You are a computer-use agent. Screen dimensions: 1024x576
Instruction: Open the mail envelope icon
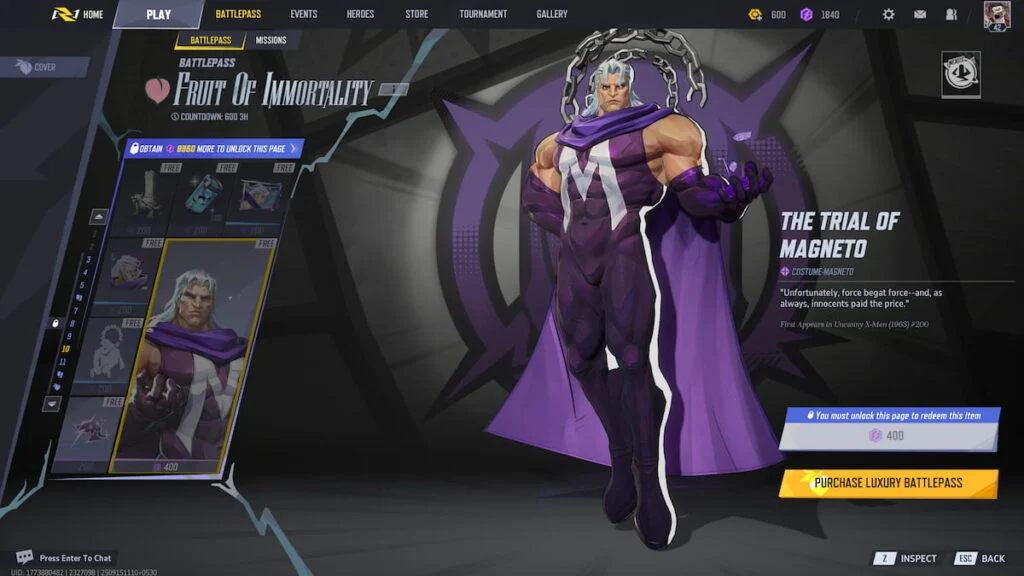(x=920, y=14)
